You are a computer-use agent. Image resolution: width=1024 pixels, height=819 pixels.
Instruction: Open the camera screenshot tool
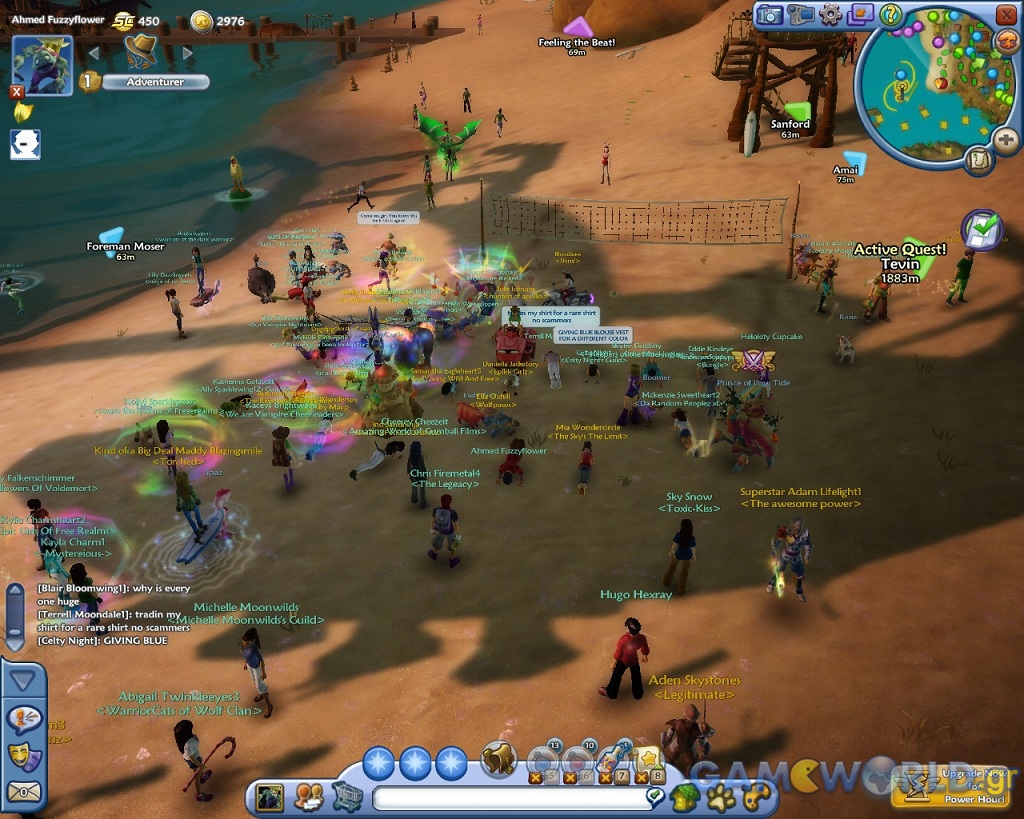pos(768,14)
